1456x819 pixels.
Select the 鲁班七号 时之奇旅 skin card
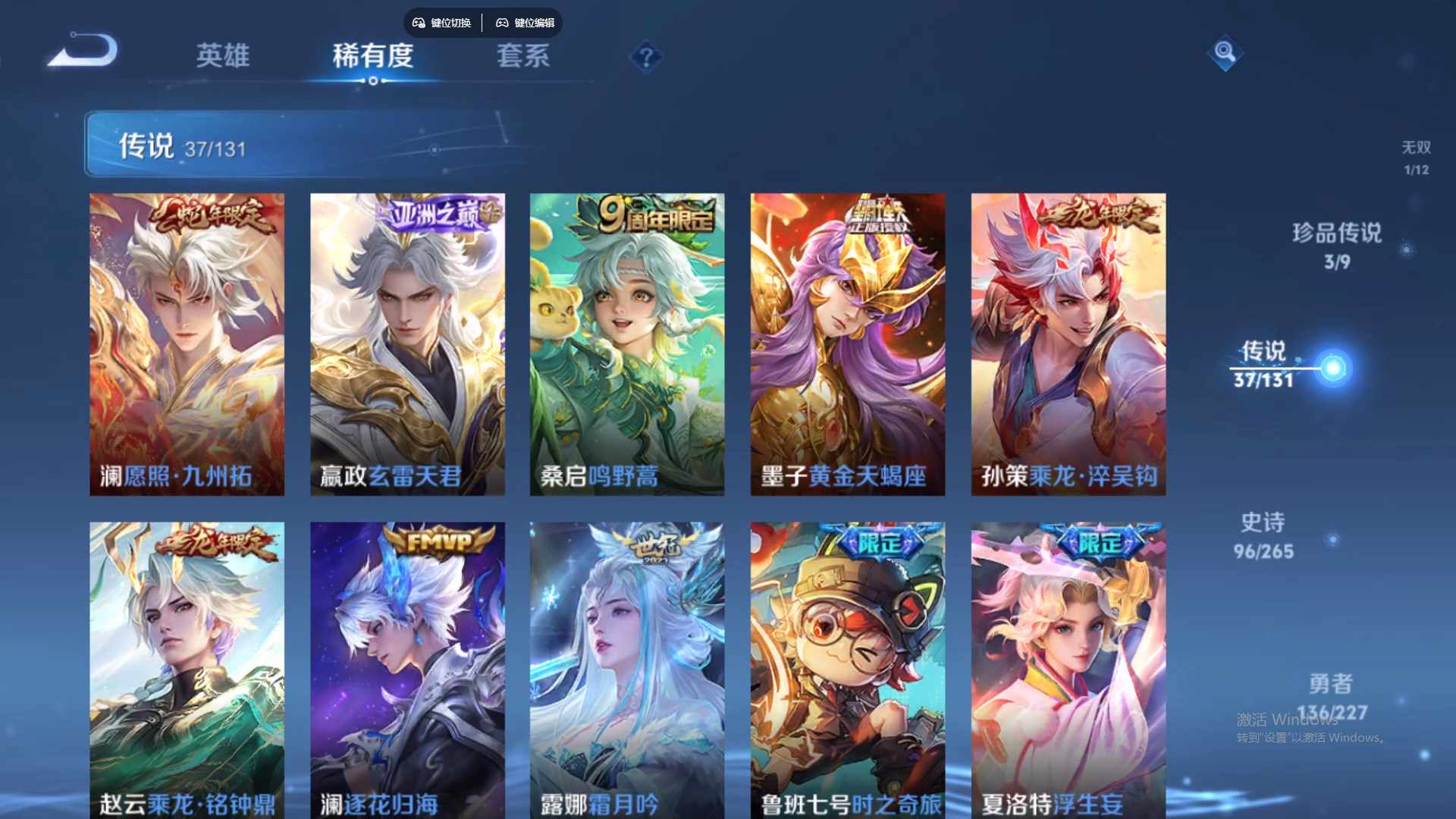847,670
